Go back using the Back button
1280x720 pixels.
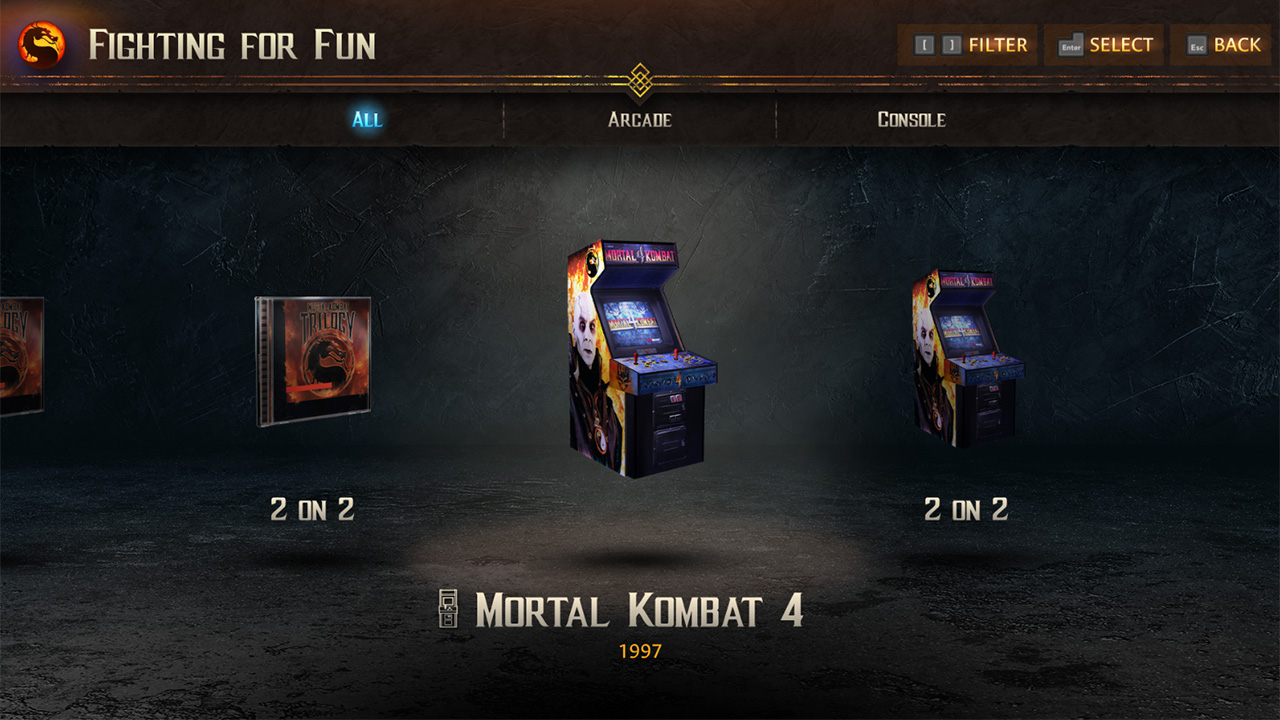coord(1223,45)
